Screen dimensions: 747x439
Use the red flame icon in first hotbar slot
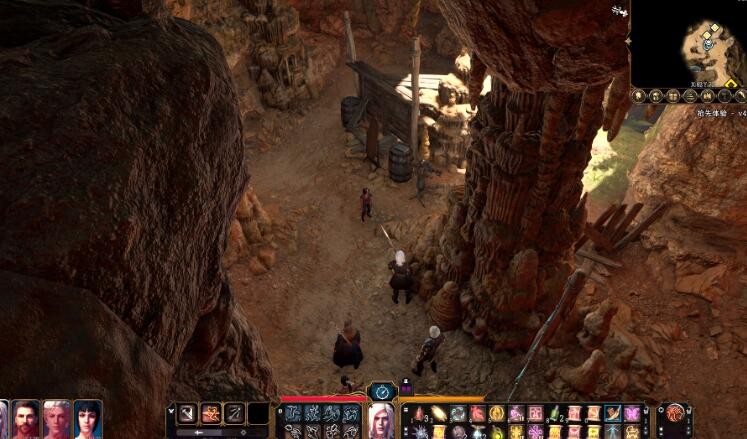pos(420,413)
